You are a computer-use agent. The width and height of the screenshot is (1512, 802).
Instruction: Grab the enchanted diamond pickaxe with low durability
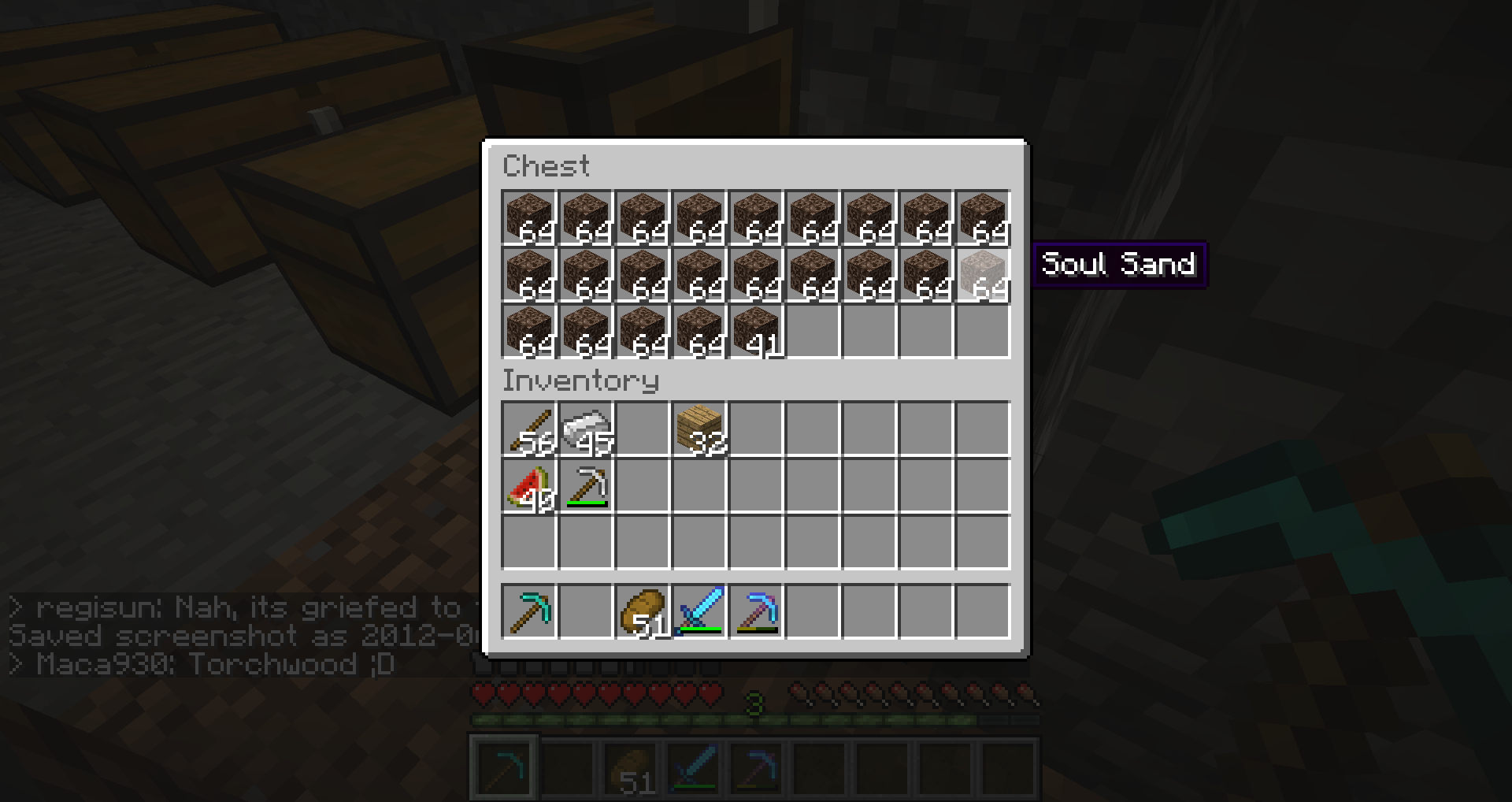click(756, 611)
